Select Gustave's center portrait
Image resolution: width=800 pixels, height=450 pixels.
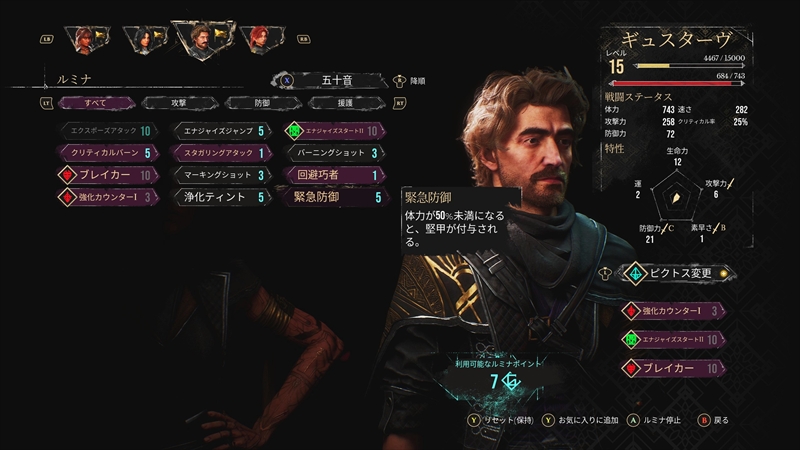point(199,37)
